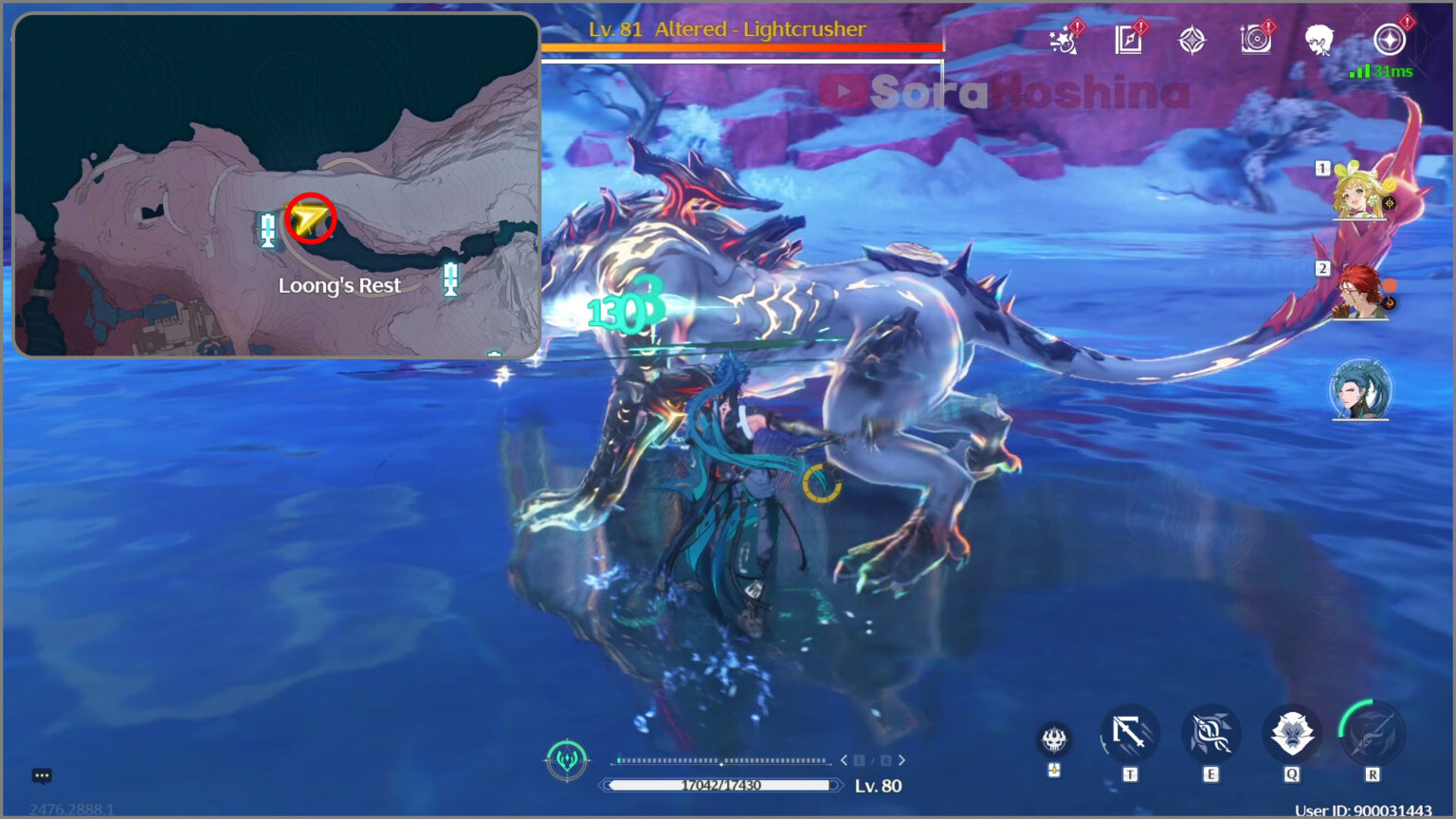Viewport: 1456px width, 819px height.
Task: Use the E skill with serpent icon
Action: (x=1210, y=732)
